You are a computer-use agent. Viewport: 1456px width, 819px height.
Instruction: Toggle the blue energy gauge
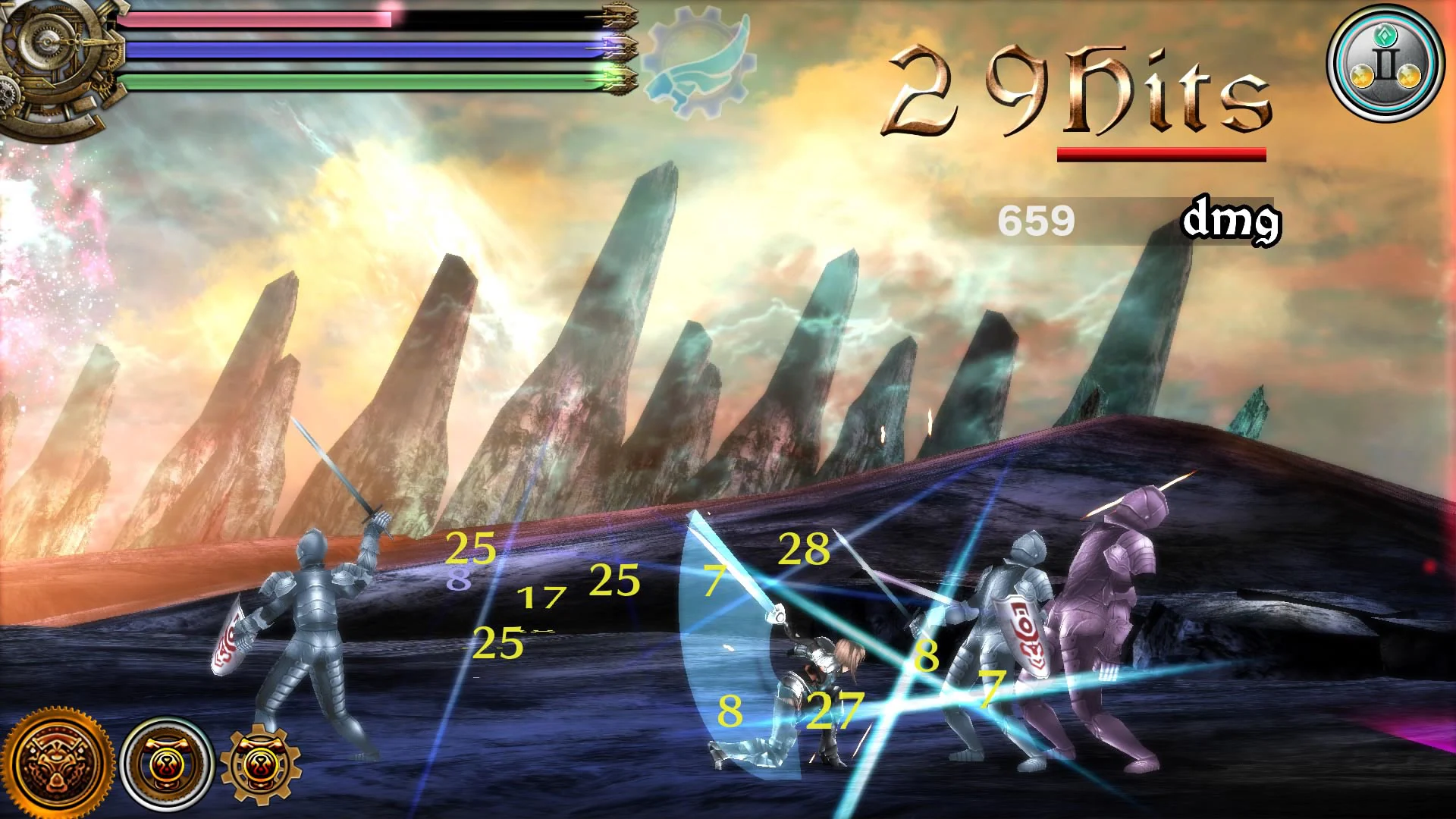[356, 49]
